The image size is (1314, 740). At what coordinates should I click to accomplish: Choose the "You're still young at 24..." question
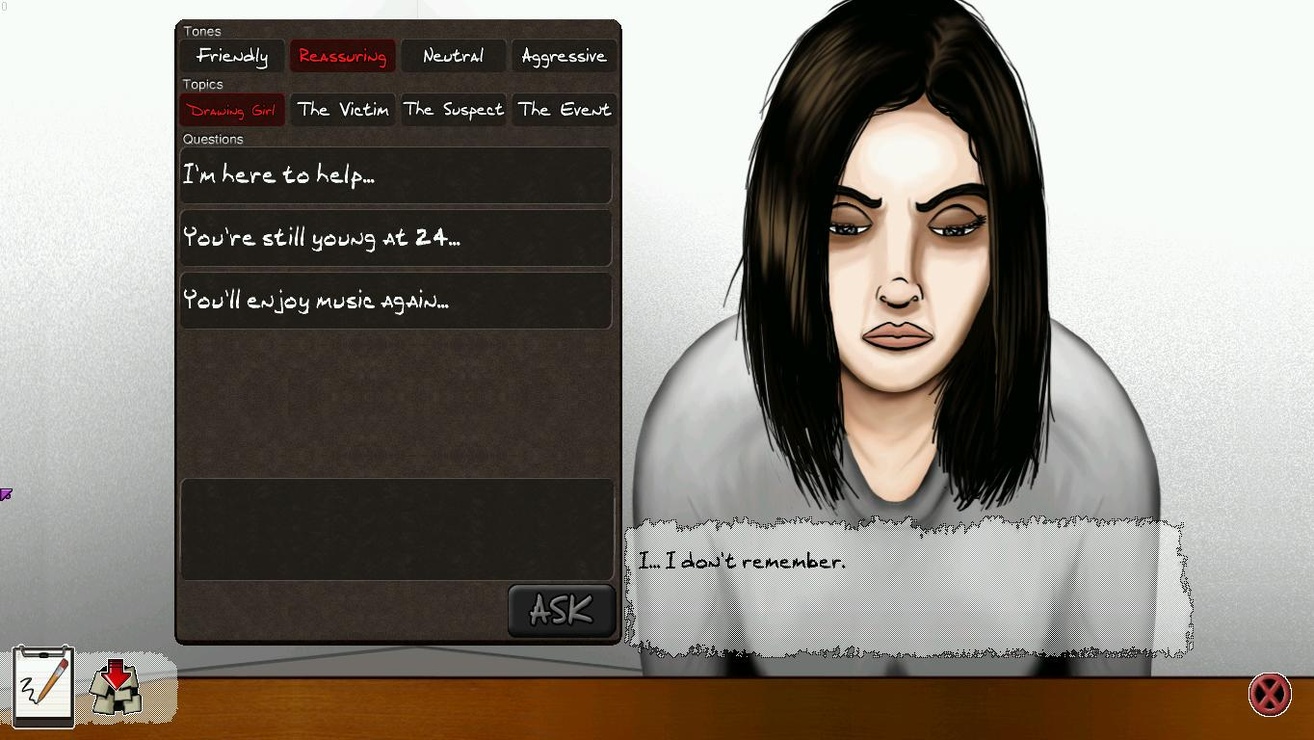(396, 238)
